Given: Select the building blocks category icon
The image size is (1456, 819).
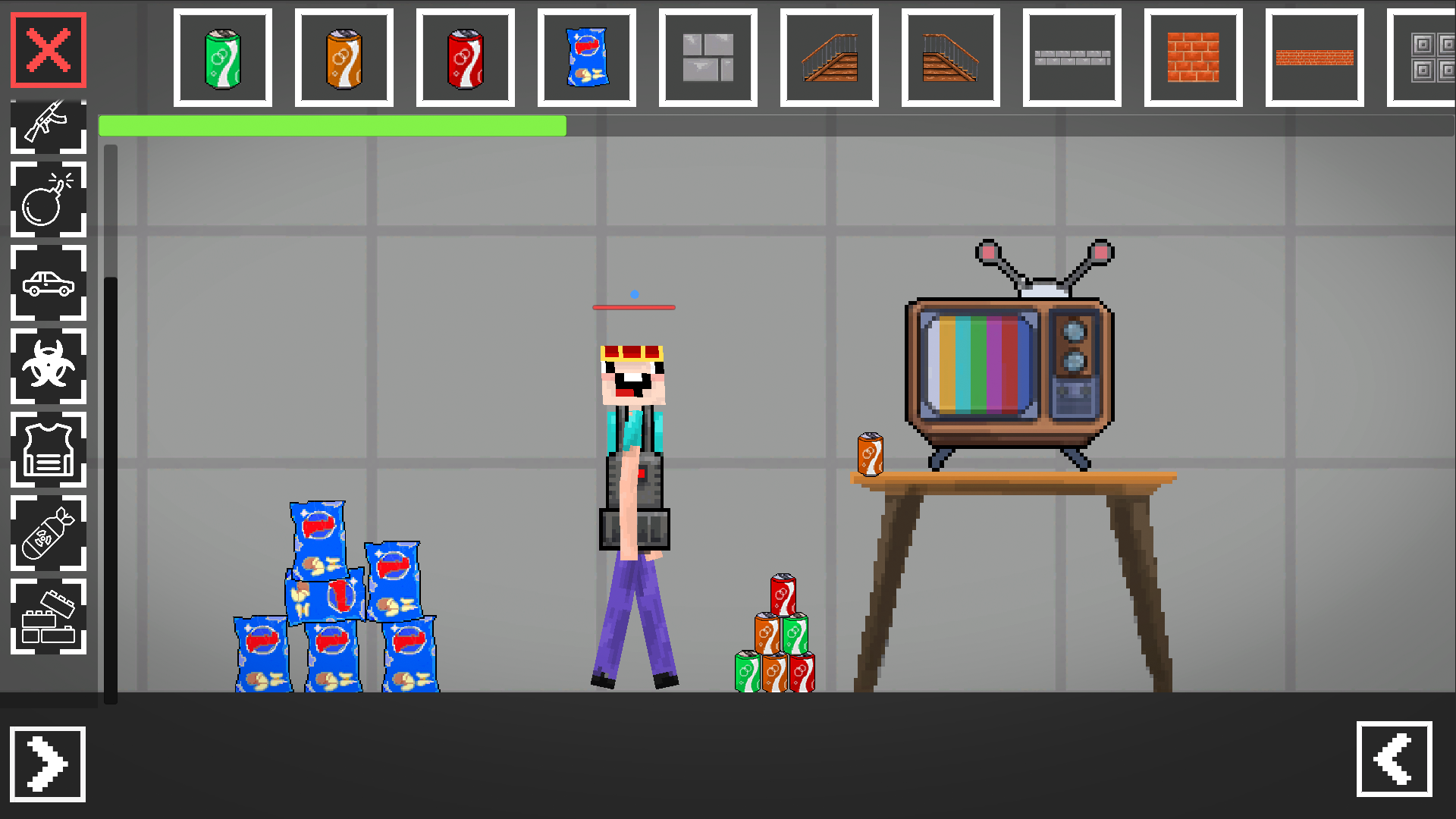Looking at the screenshot, I should point(48,617).
